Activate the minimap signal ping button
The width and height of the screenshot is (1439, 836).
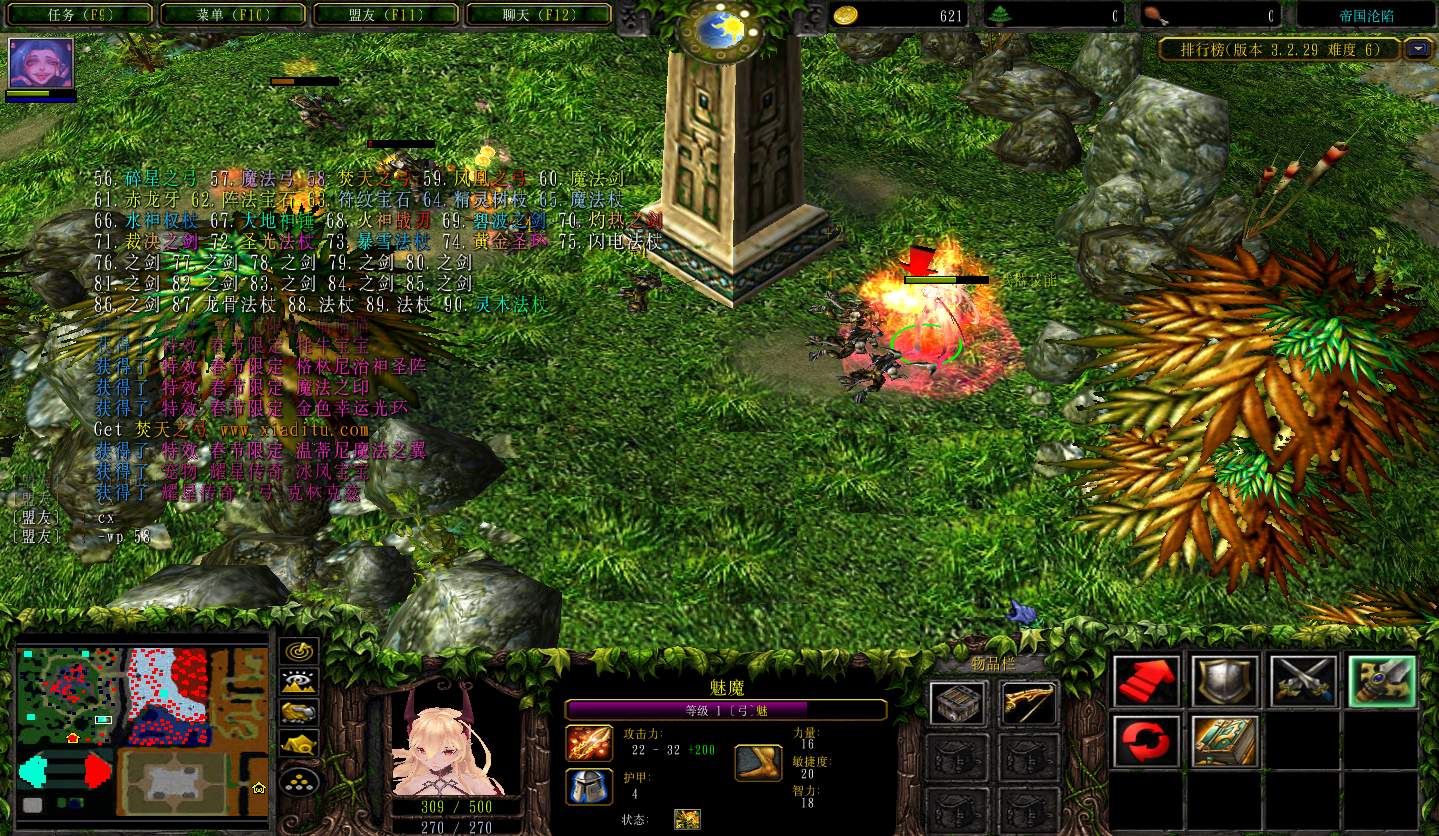click(x=298, y=651)
